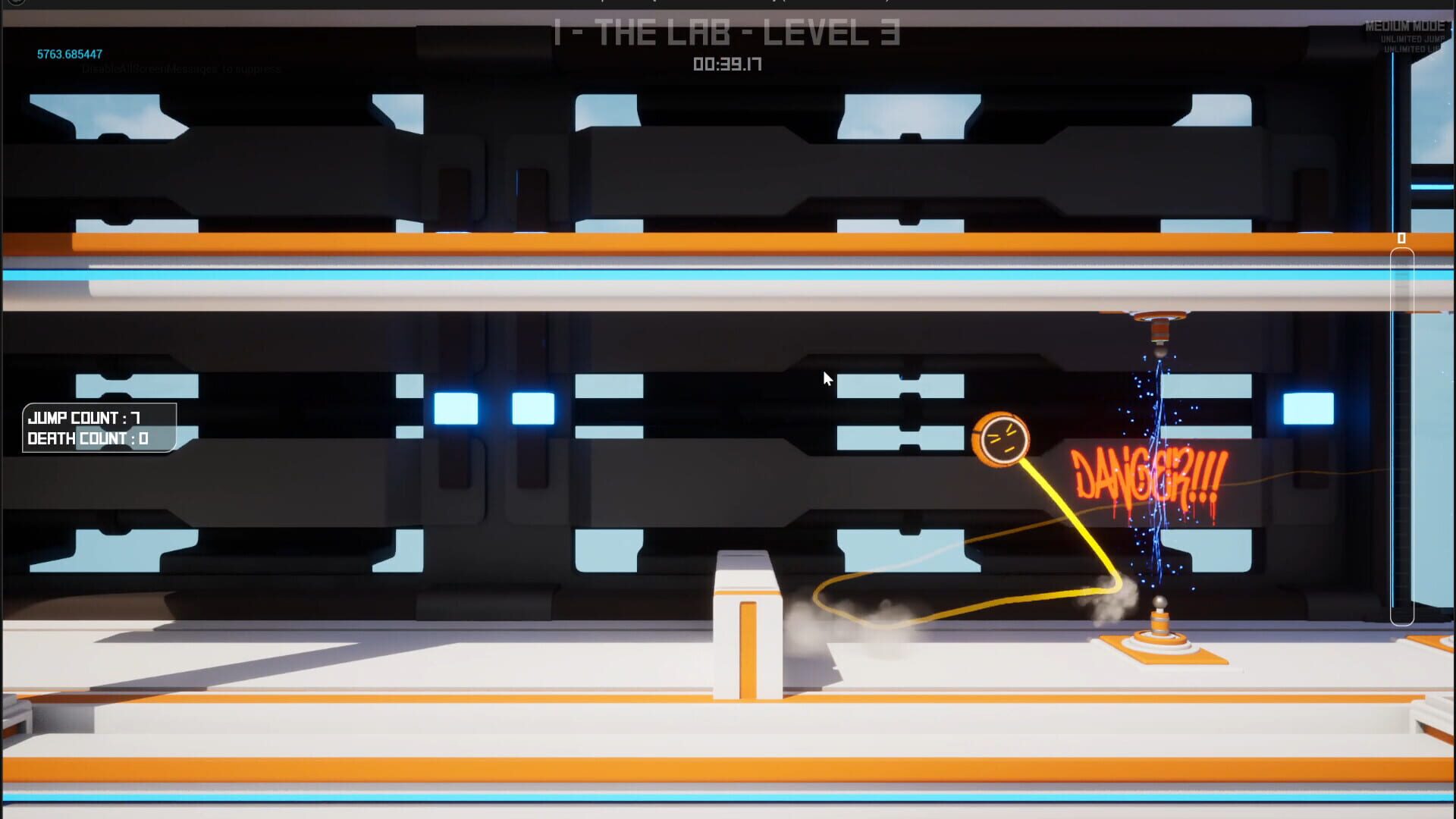The image size is (1456, 819).
Task: Open the level progress marker above the sidebar
Action: tap(1401, 239)
